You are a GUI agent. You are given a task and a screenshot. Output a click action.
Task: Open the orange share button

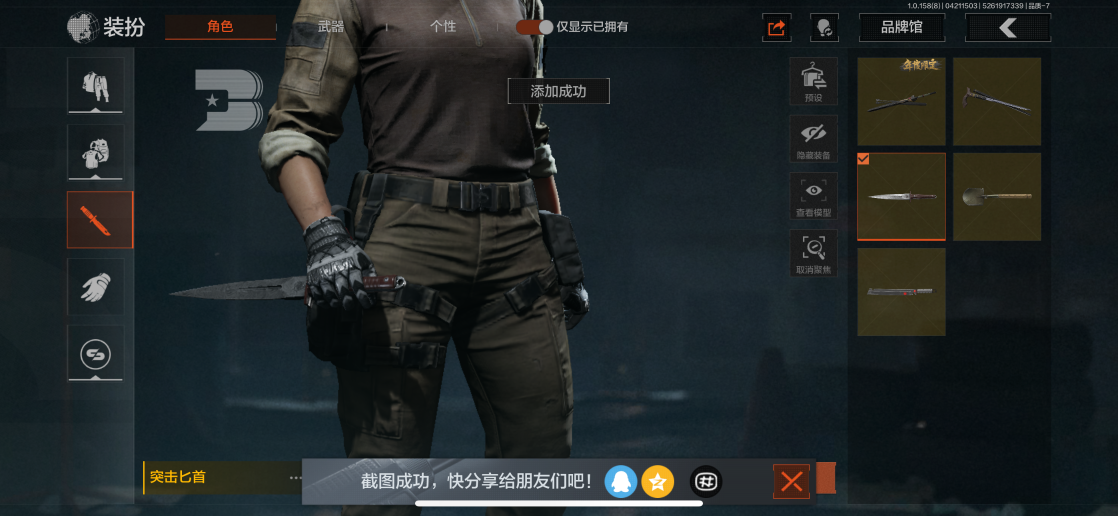click(x=777, y=28)
